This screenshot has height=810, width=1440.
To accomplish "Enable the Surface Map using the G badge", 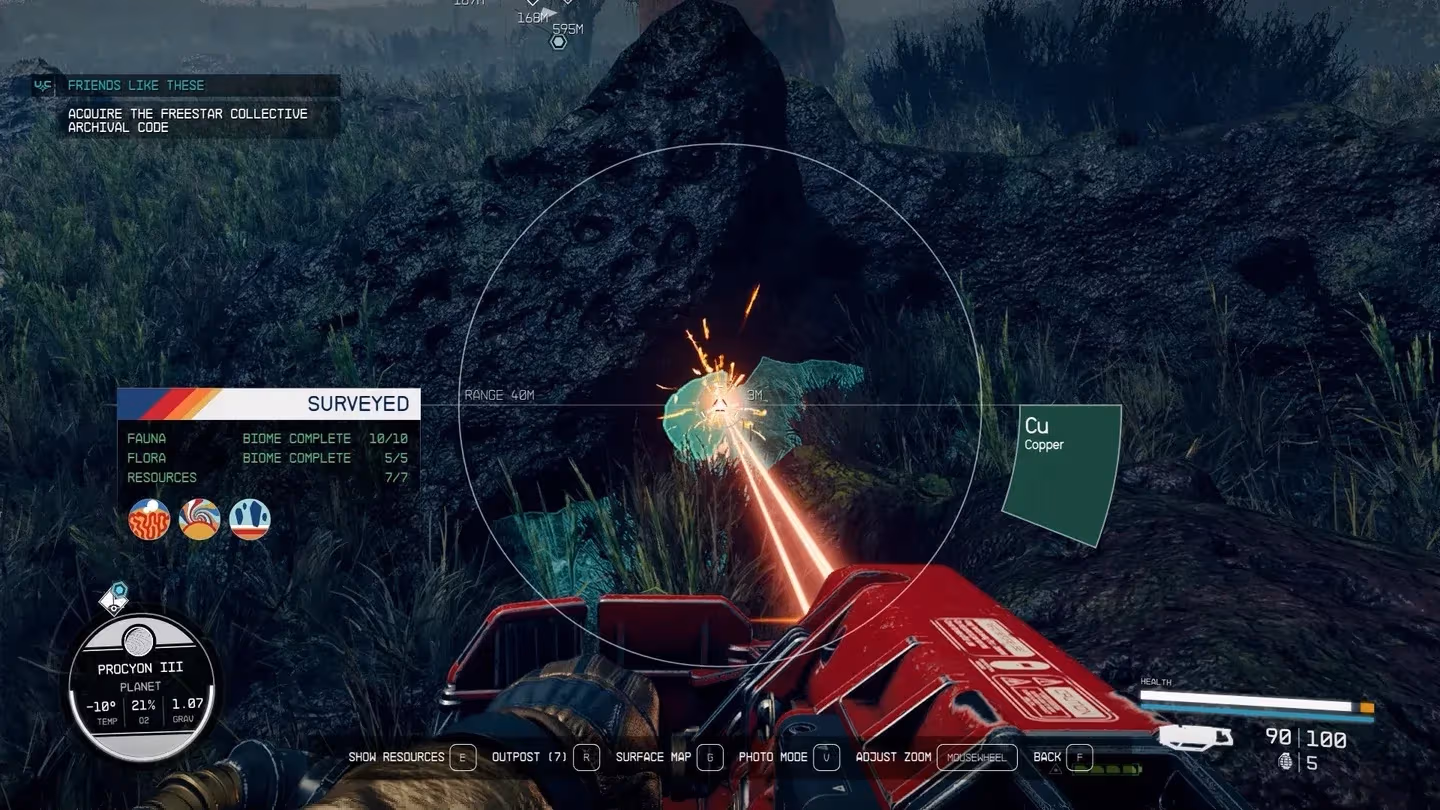I will pyautogui.click(x=710, y=757).
